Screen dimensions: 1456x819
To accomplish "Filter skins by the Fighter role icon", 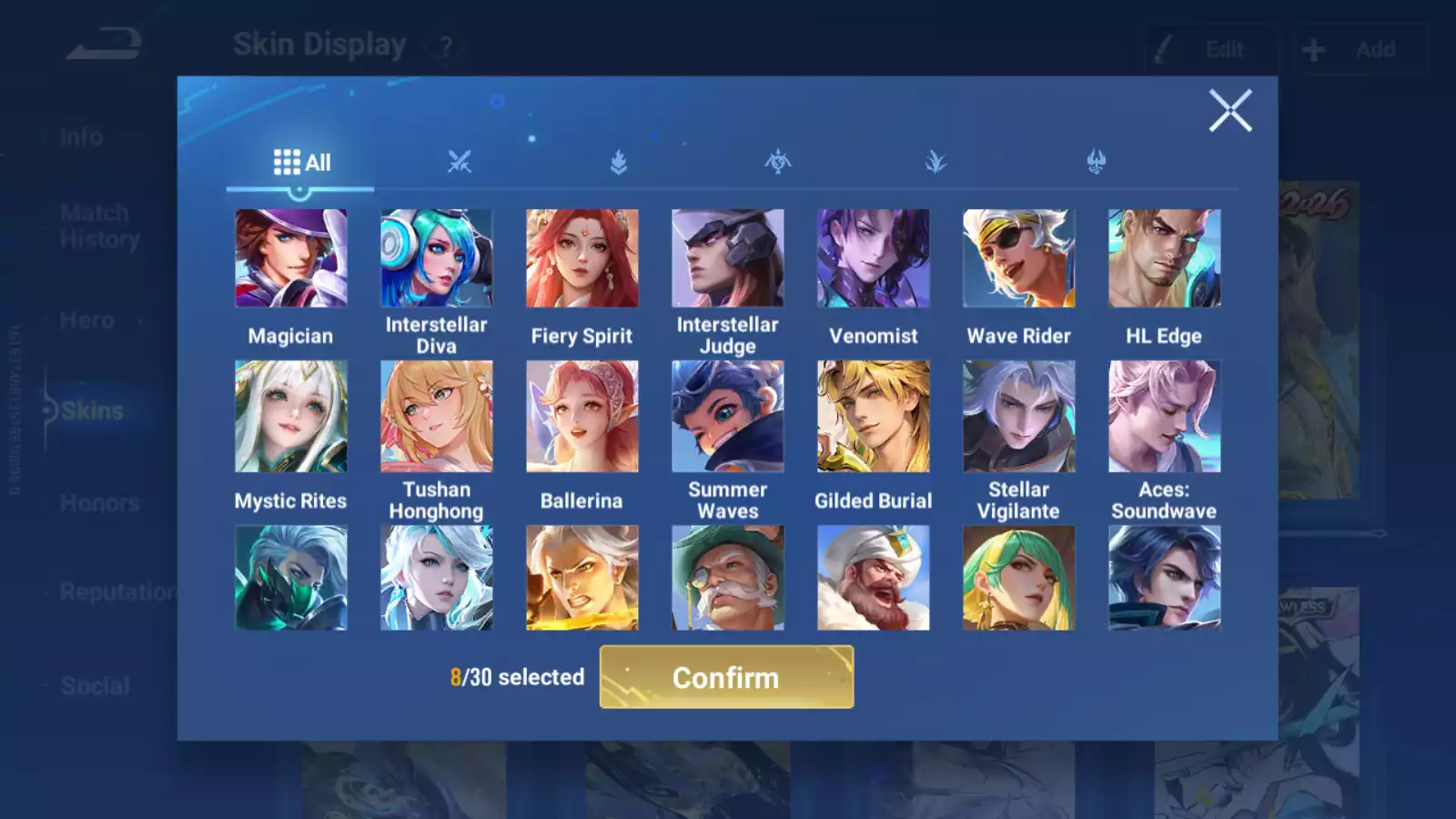I will pyautogui.click(x=460, y=160).
